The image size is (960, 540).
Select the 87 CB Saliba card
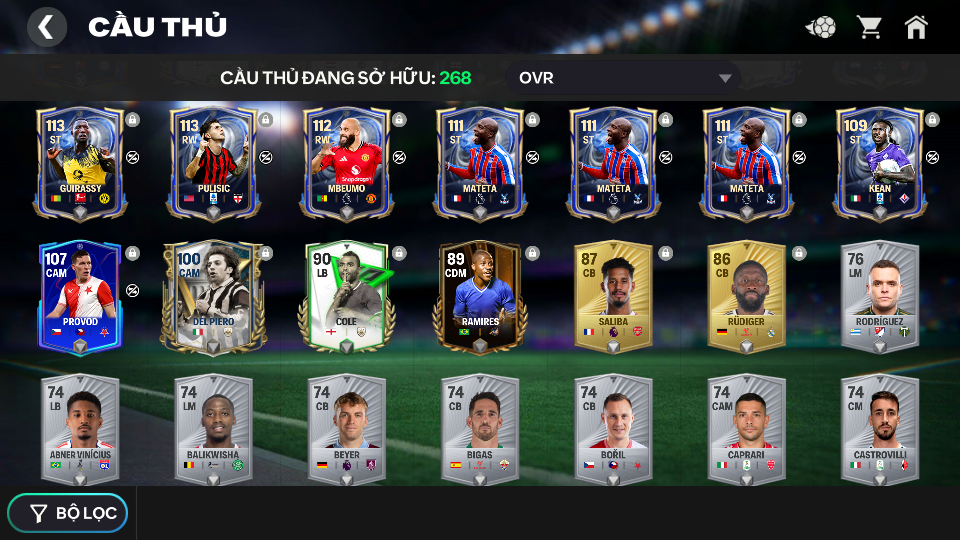point(613,296)
